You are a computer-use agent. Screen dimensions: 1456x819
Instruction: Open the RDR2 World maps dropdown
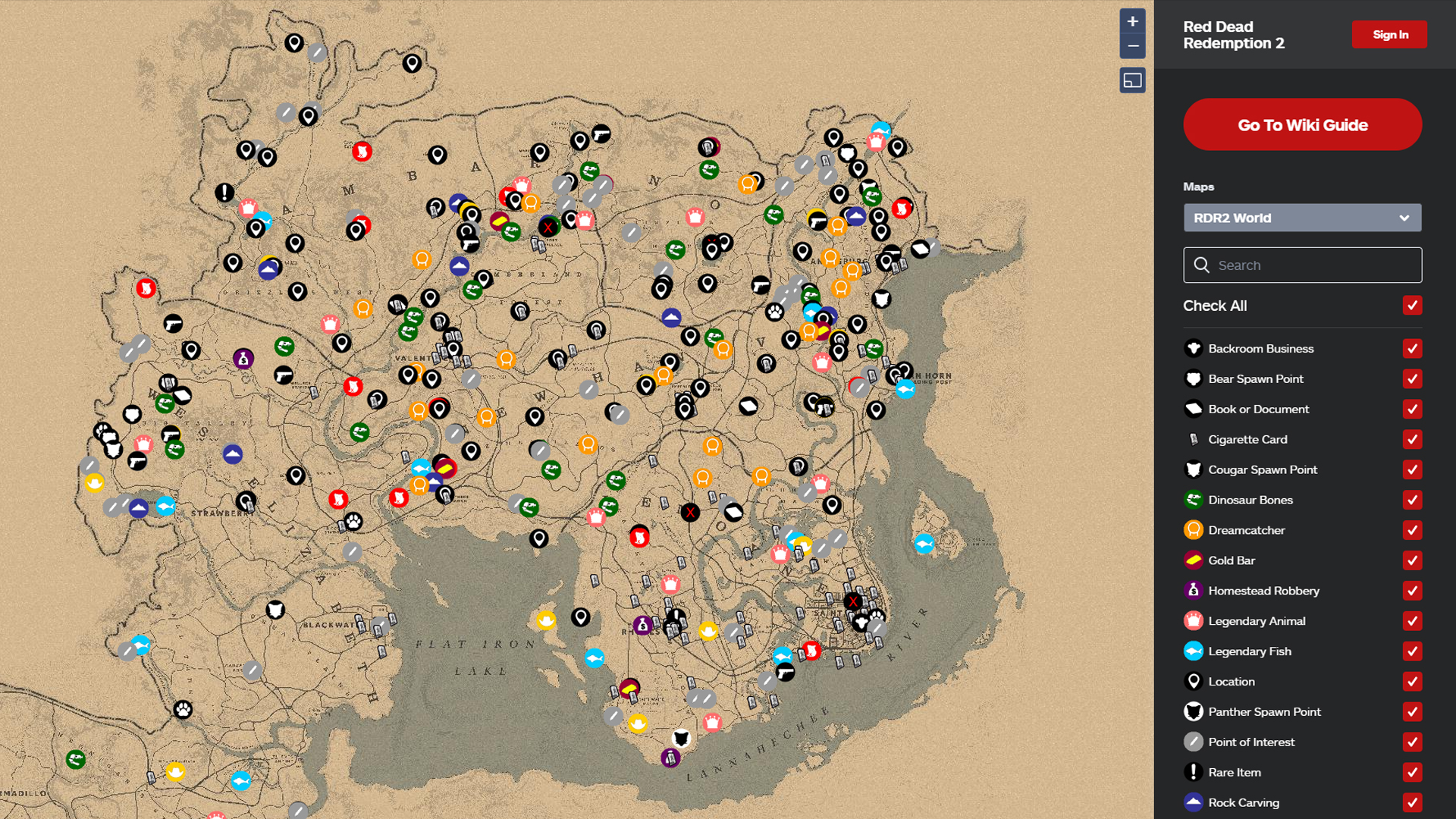pyautogui.click(x=1302, y=218)
